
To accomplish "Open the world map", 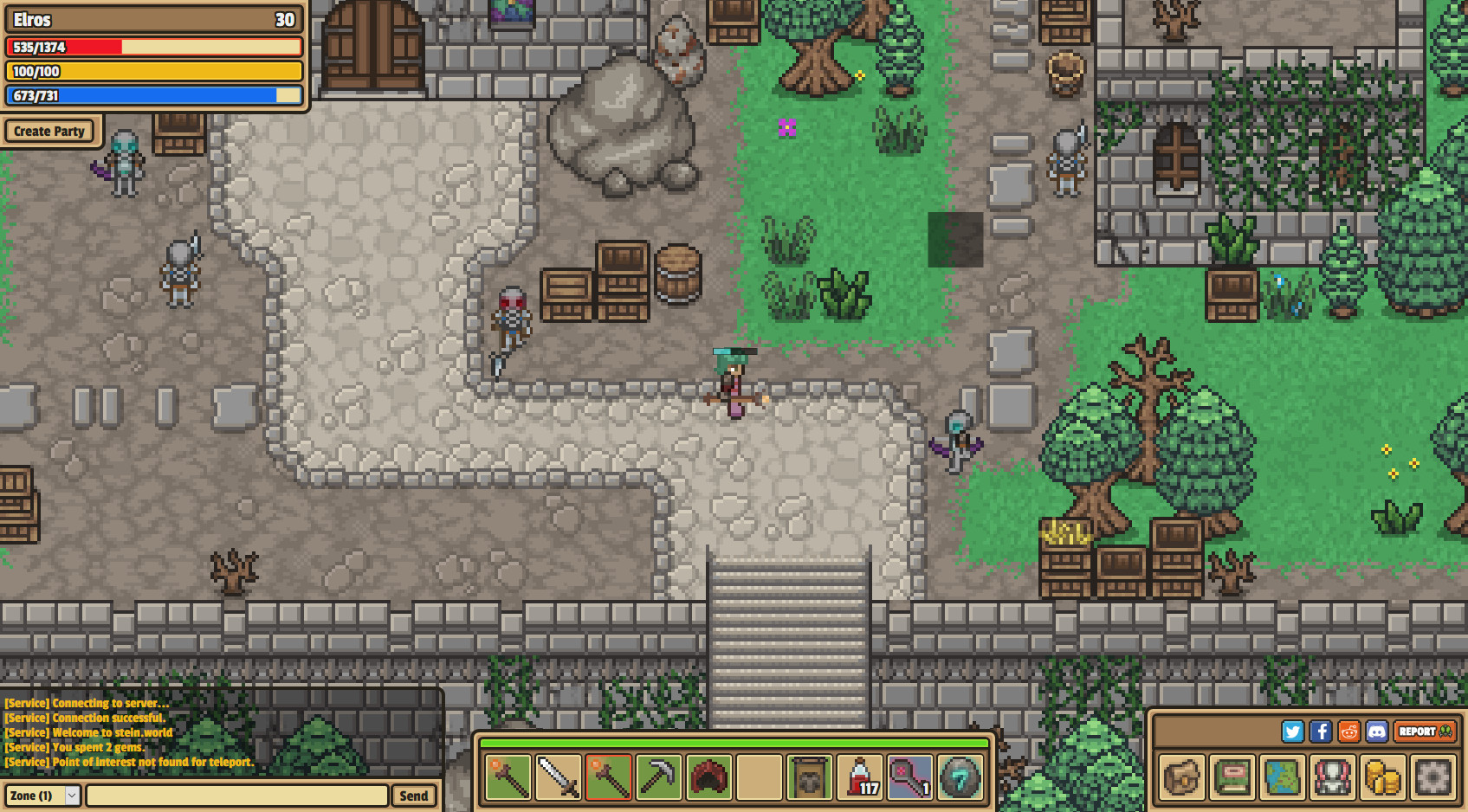I will pos(1284,777).
